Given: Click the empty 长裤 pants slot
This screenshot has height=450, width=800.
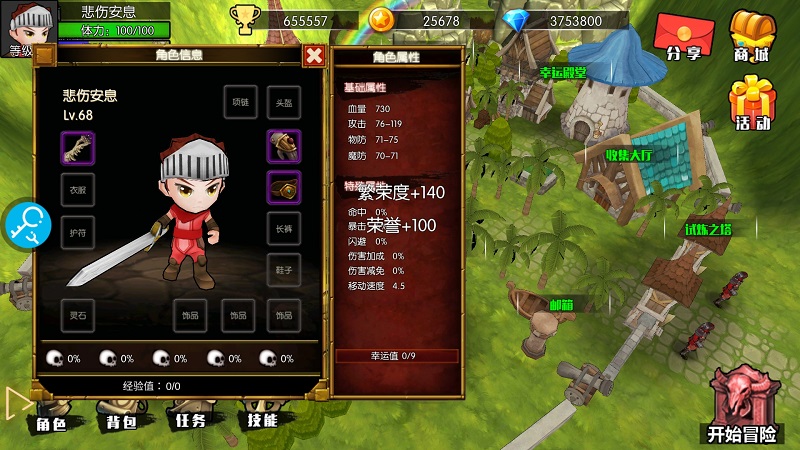Looking at the screenshot, I should pyautogui.click(x=284, y=229).
